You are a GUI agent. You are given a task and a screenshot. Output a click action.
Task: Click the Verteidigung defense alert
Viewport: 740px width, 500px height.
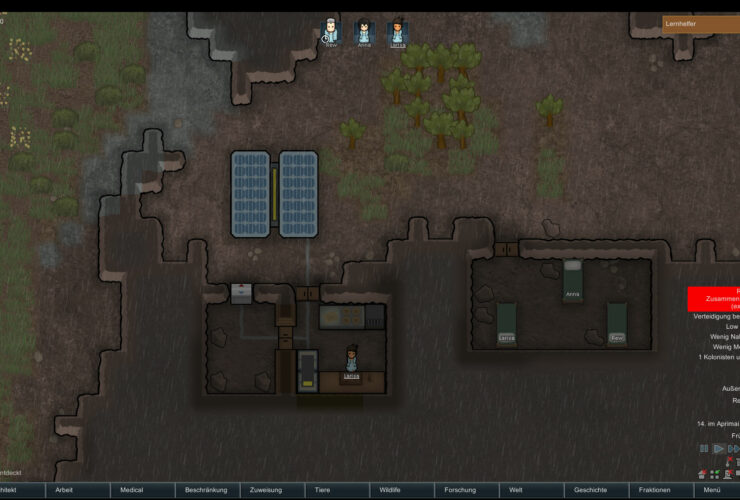point(716,316)
